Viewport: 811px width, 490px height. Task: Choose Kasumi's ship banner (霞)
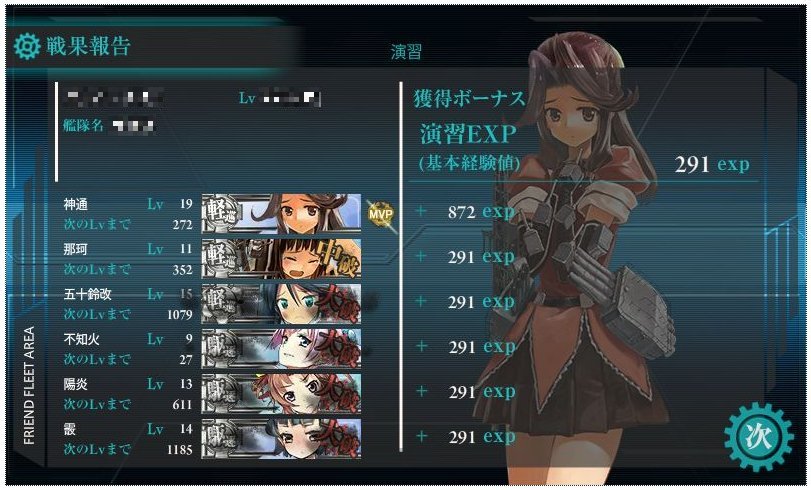coord(281,437)
